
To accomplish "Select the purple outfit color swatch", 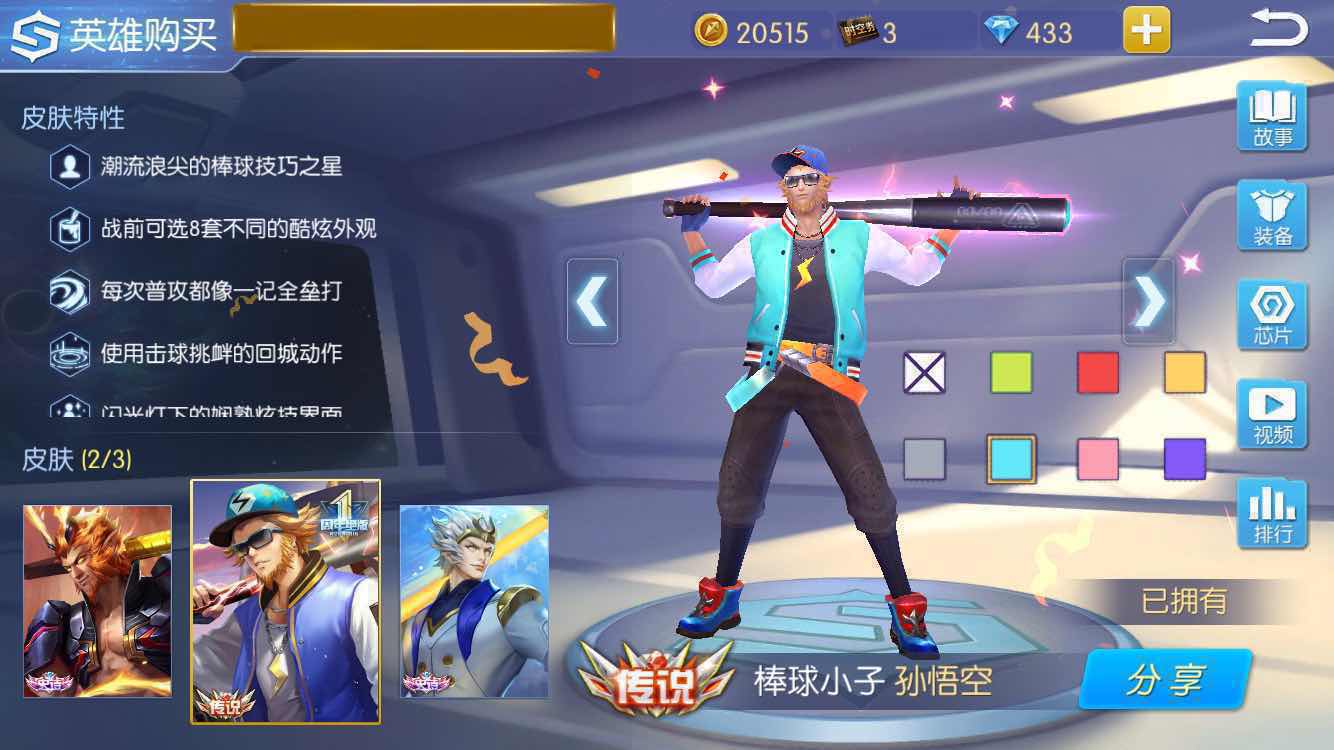I will tap(1184, 457).
